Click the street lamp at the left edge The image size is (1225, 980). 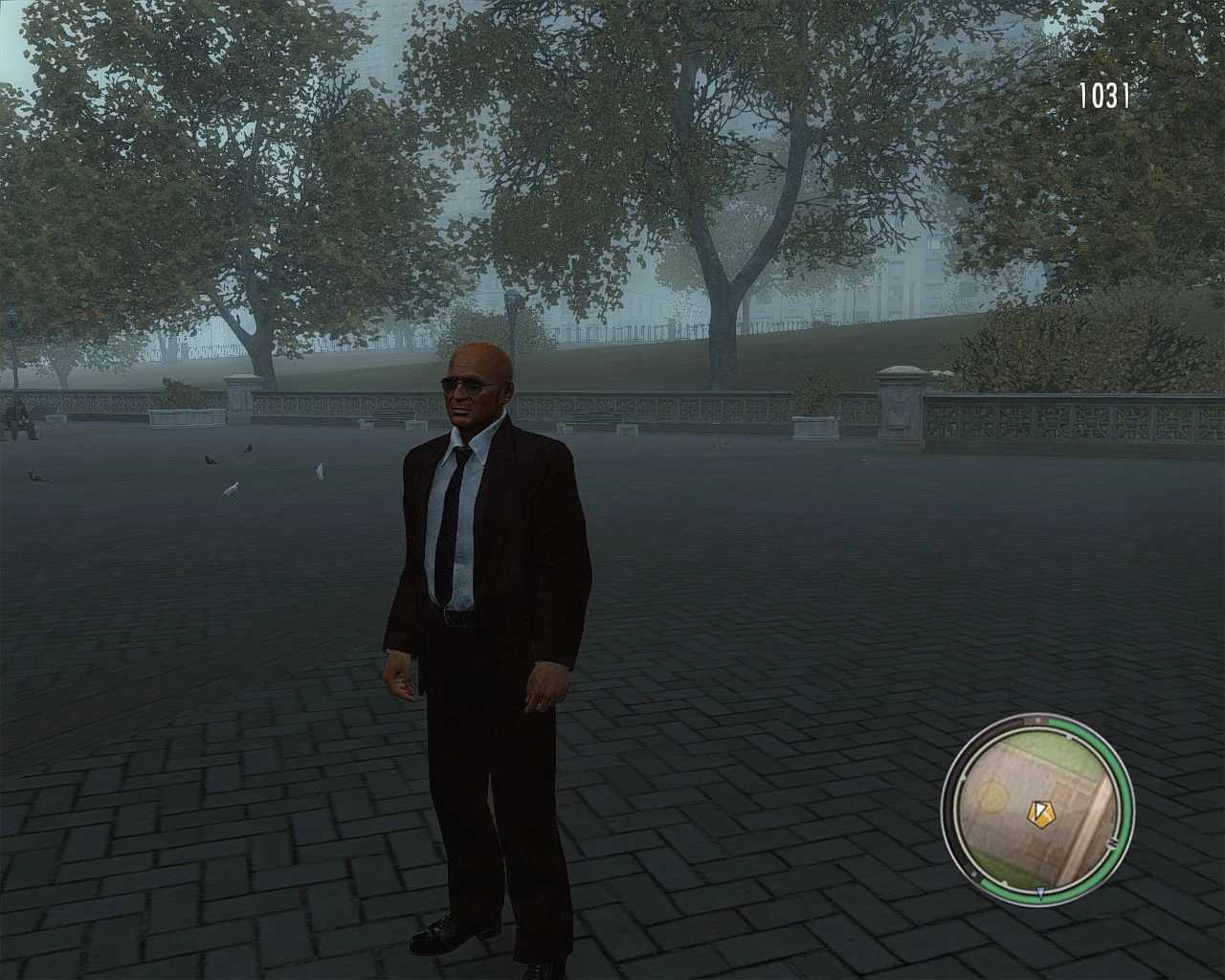coord(11,322)
